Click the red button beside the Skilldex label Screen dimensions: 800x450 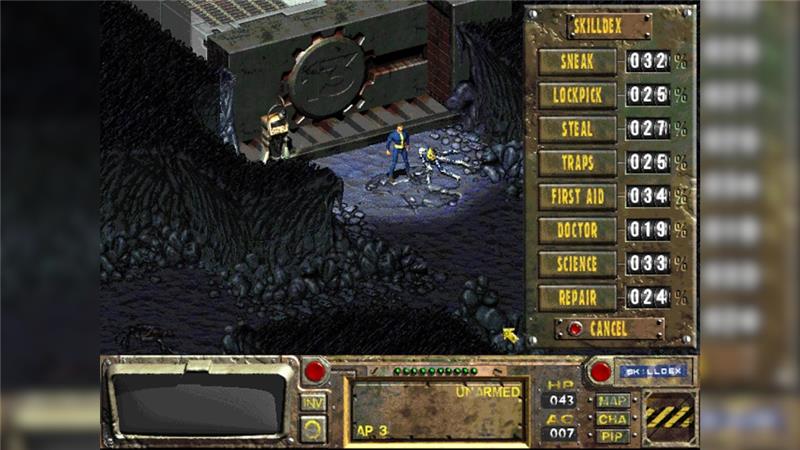(x=600, y=371)
